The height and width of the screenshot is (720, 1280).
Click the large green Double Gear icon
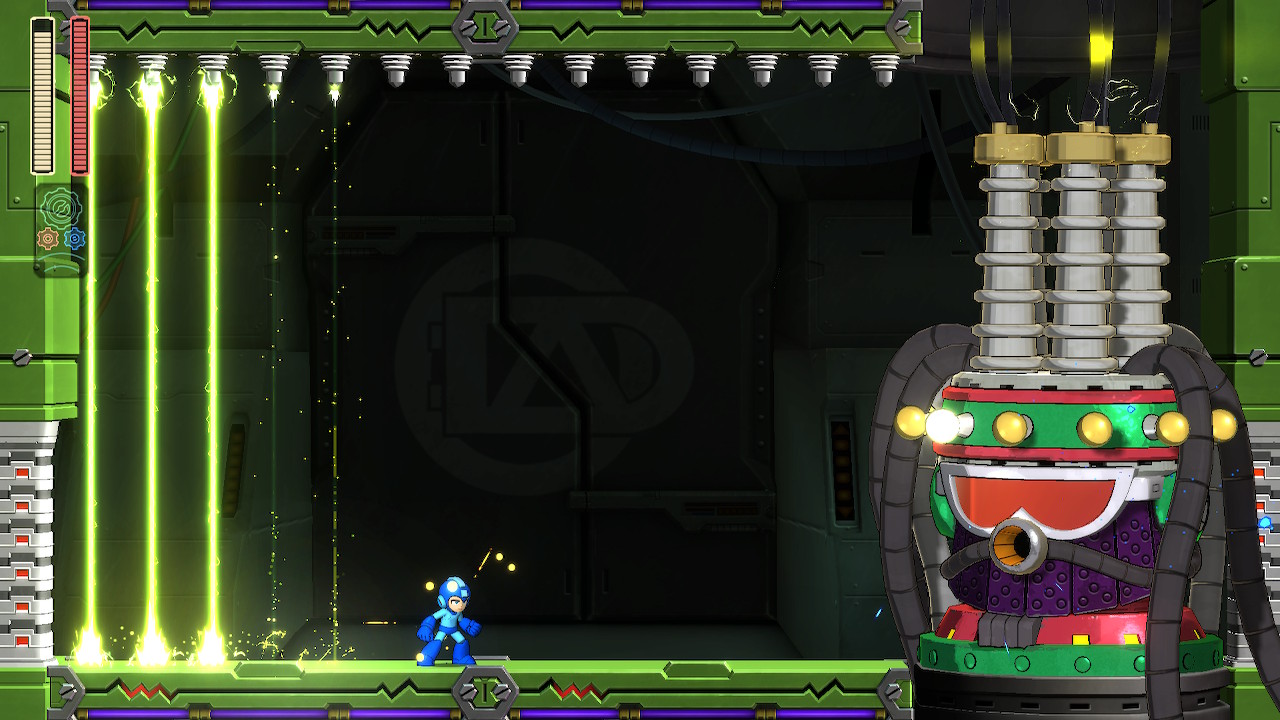60,208
